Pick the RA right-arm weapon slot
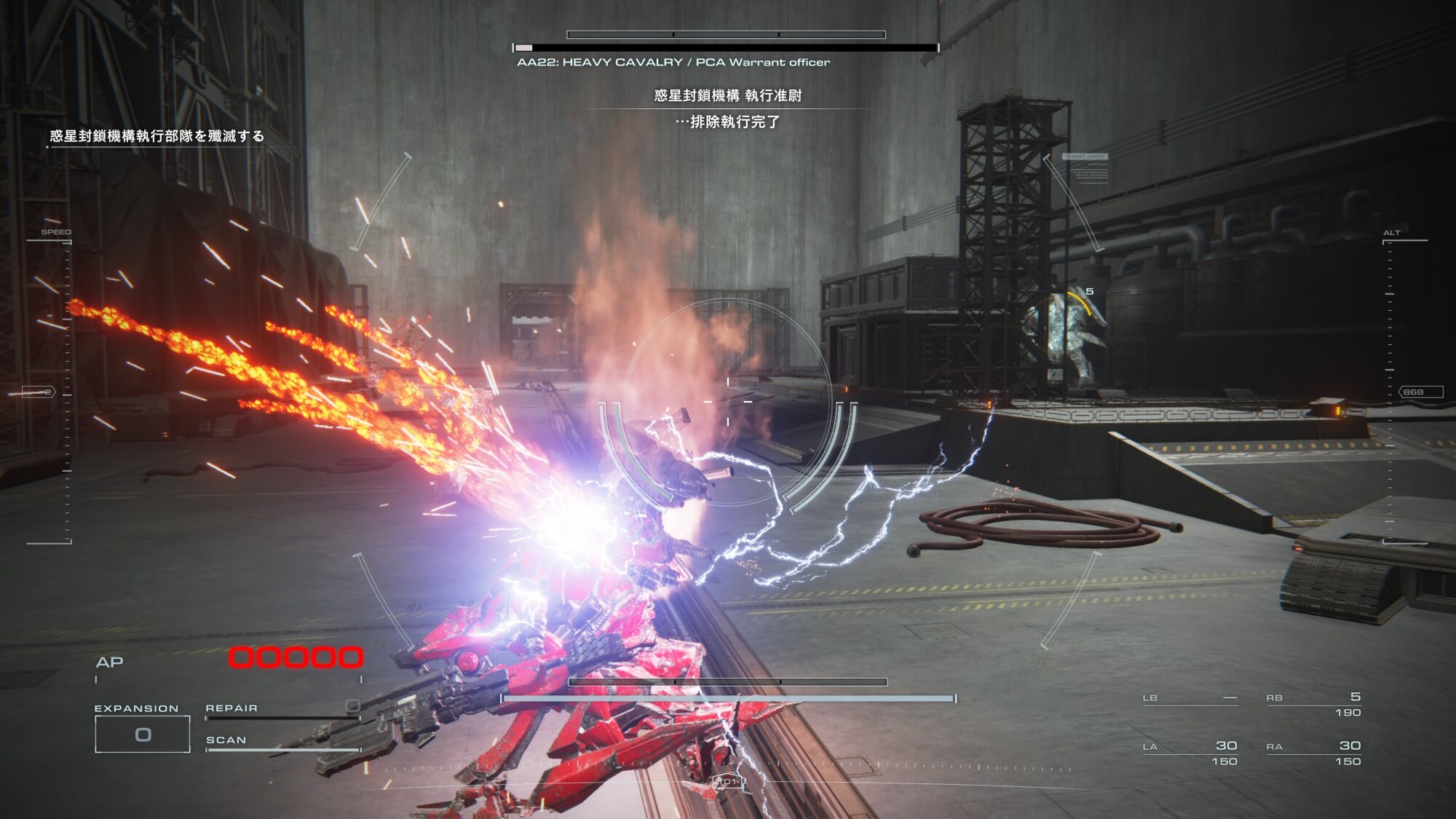This screenshot has width=1456, height=819. click(x=1313, y=753)
